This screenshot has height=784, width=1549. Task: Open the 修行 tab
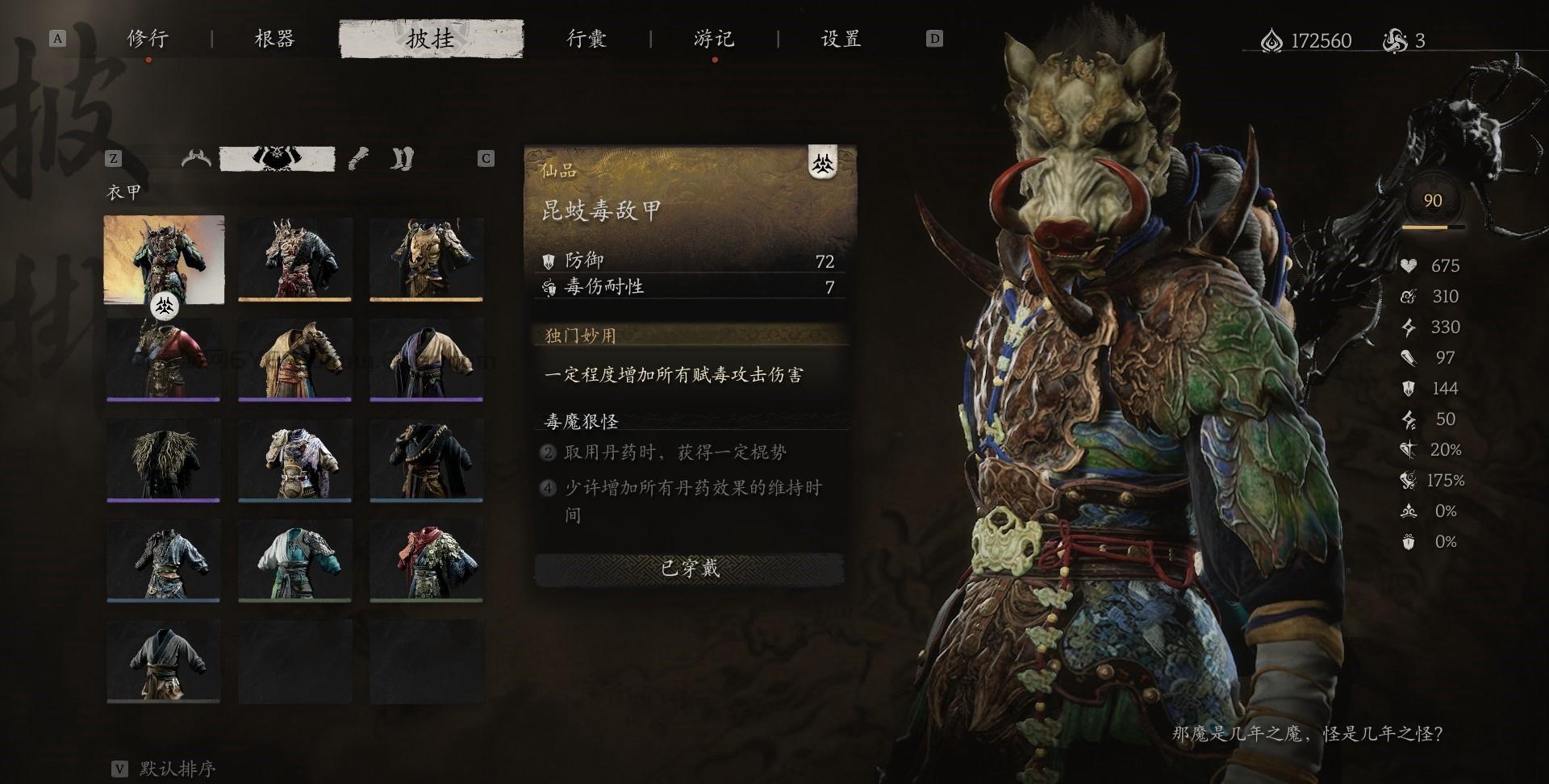click(x=148, y=39)
